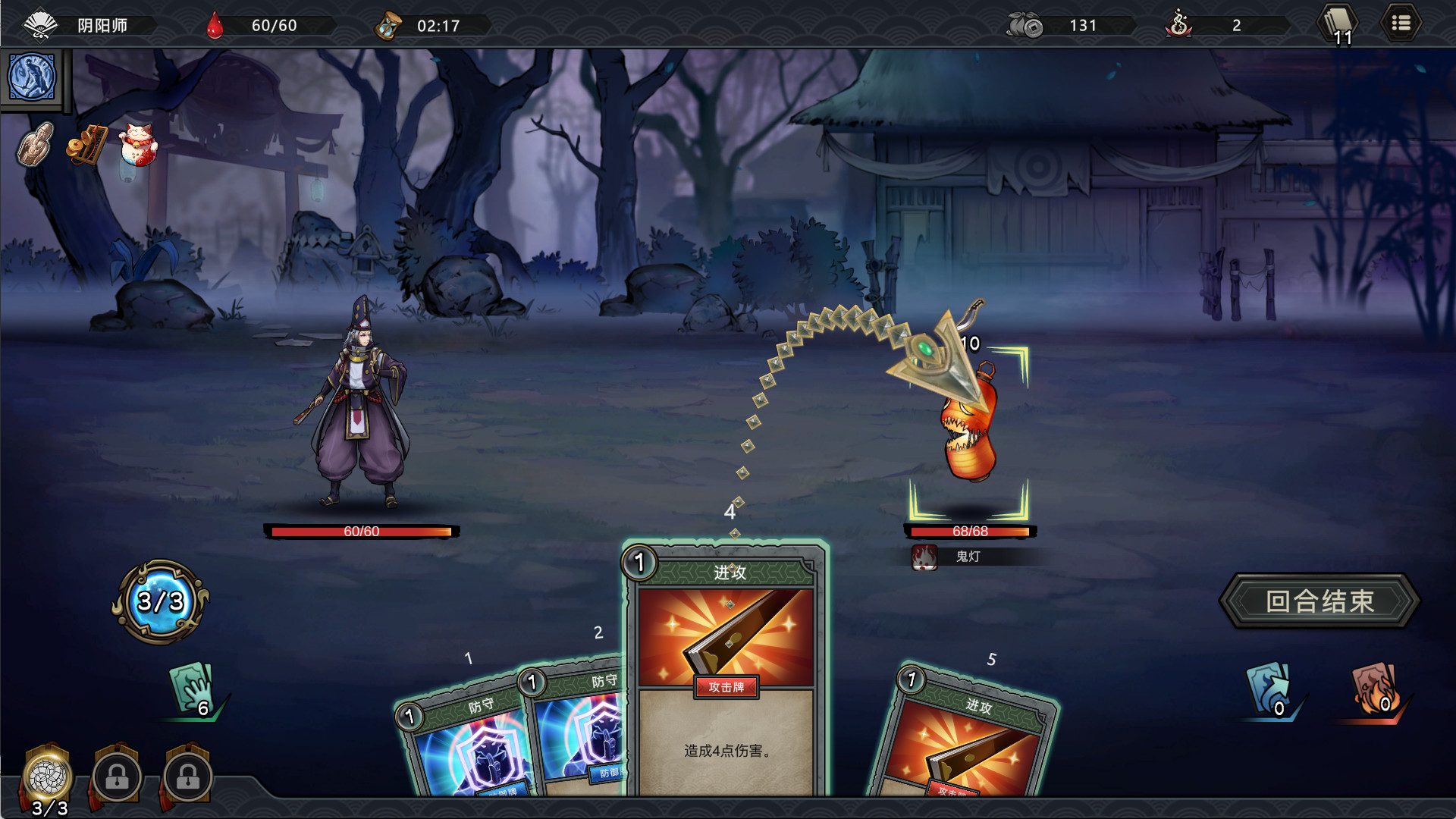The image size is (1456, 819).
Task: Click the enemy 鬼灯 health bar
Action: pos(968,531)
